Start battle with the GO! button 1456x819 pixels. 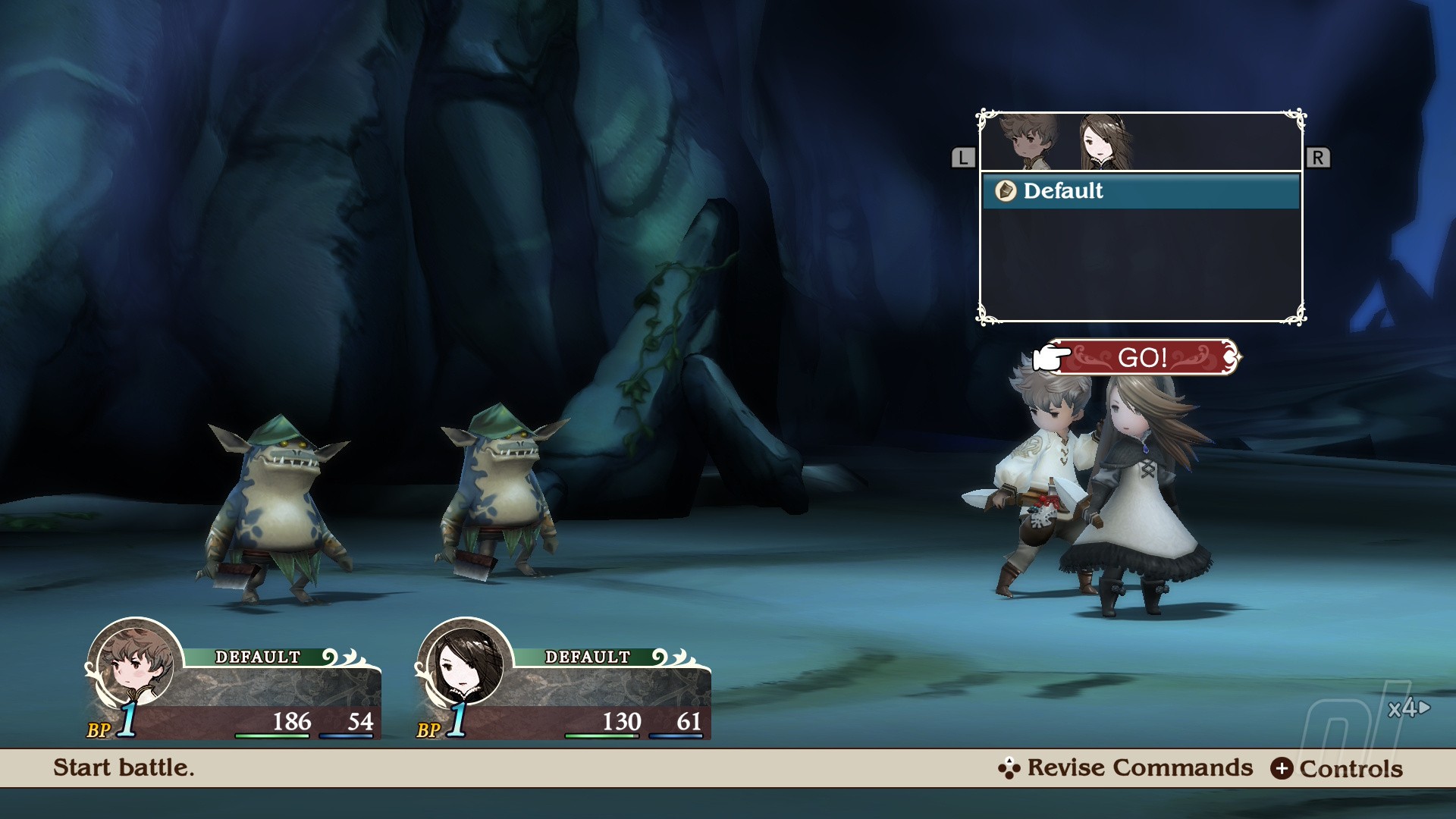coord(1144,357)
